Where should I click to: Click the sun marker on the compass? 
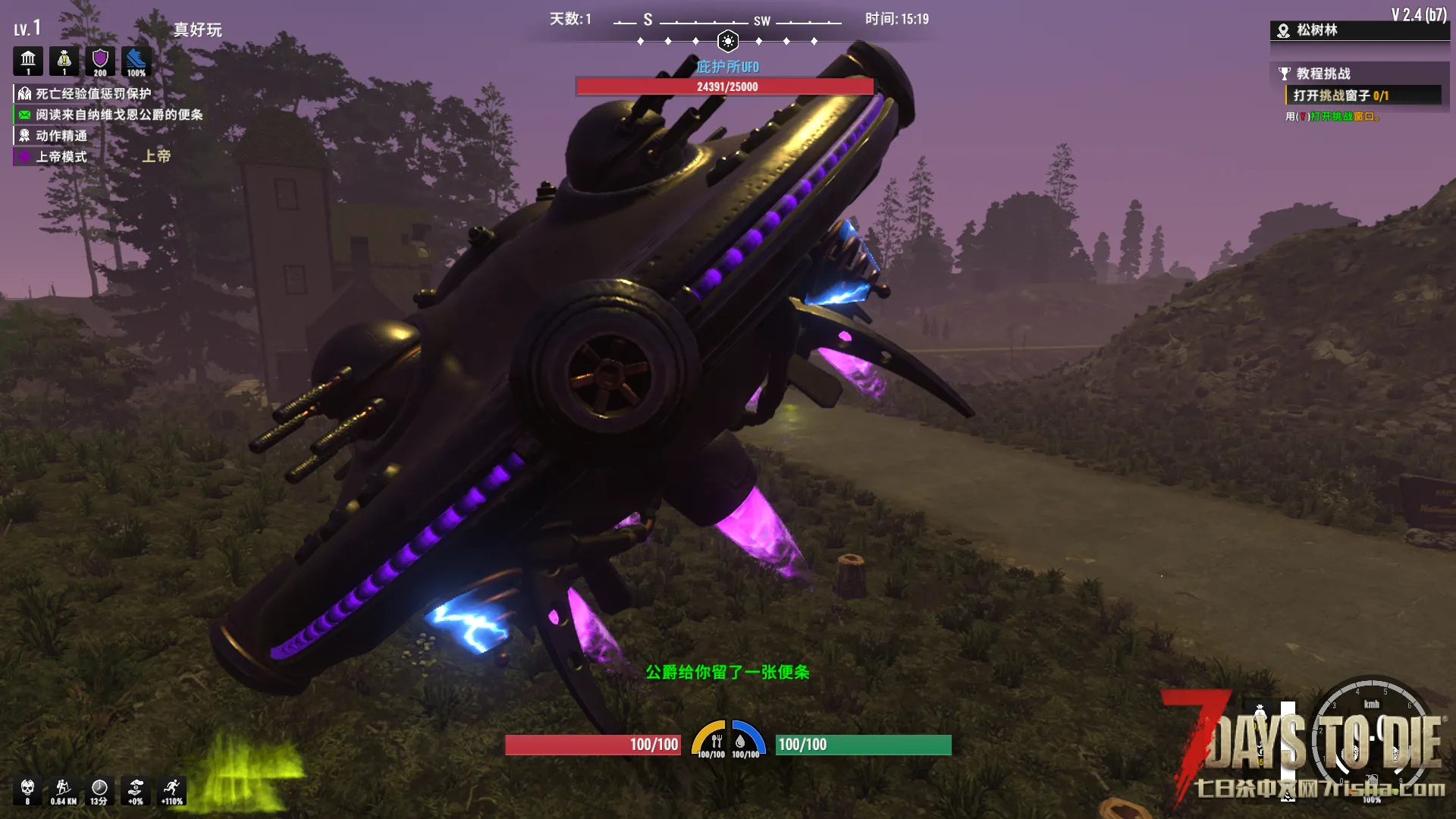click(727, 41)
